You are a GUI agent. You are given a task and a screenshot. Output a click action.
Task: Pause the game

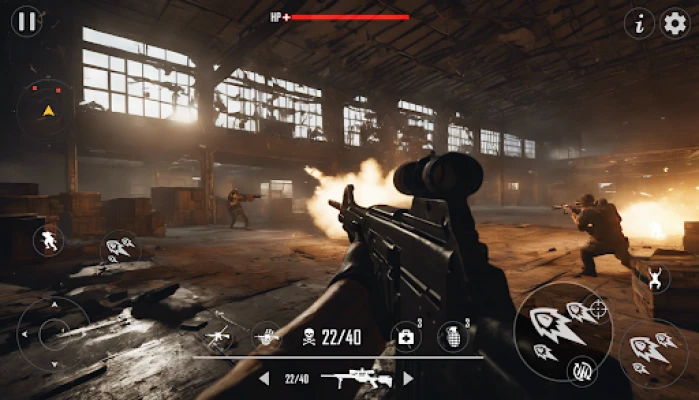tap(26, 21)
